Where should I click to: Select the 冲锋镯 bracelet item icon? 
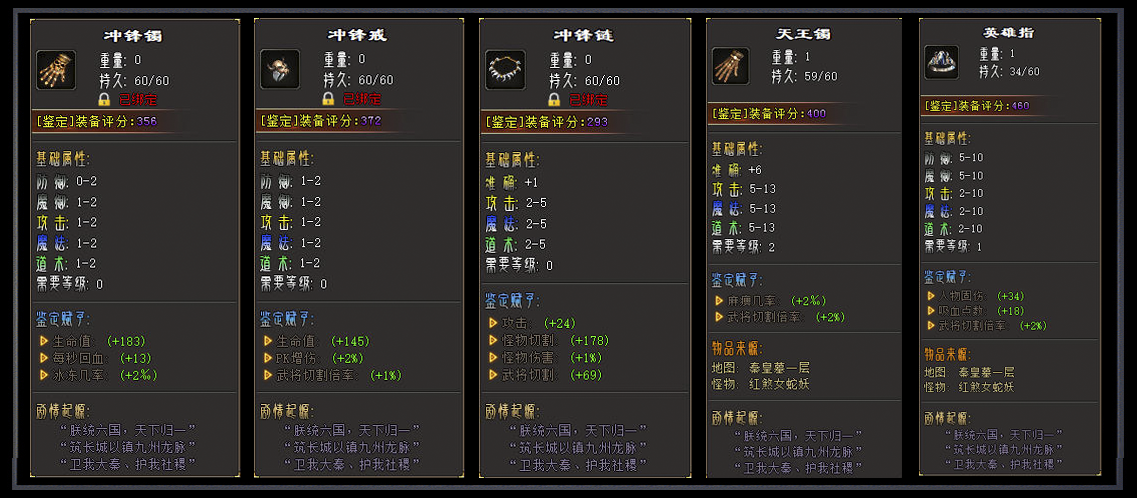[x=53, y=69]
